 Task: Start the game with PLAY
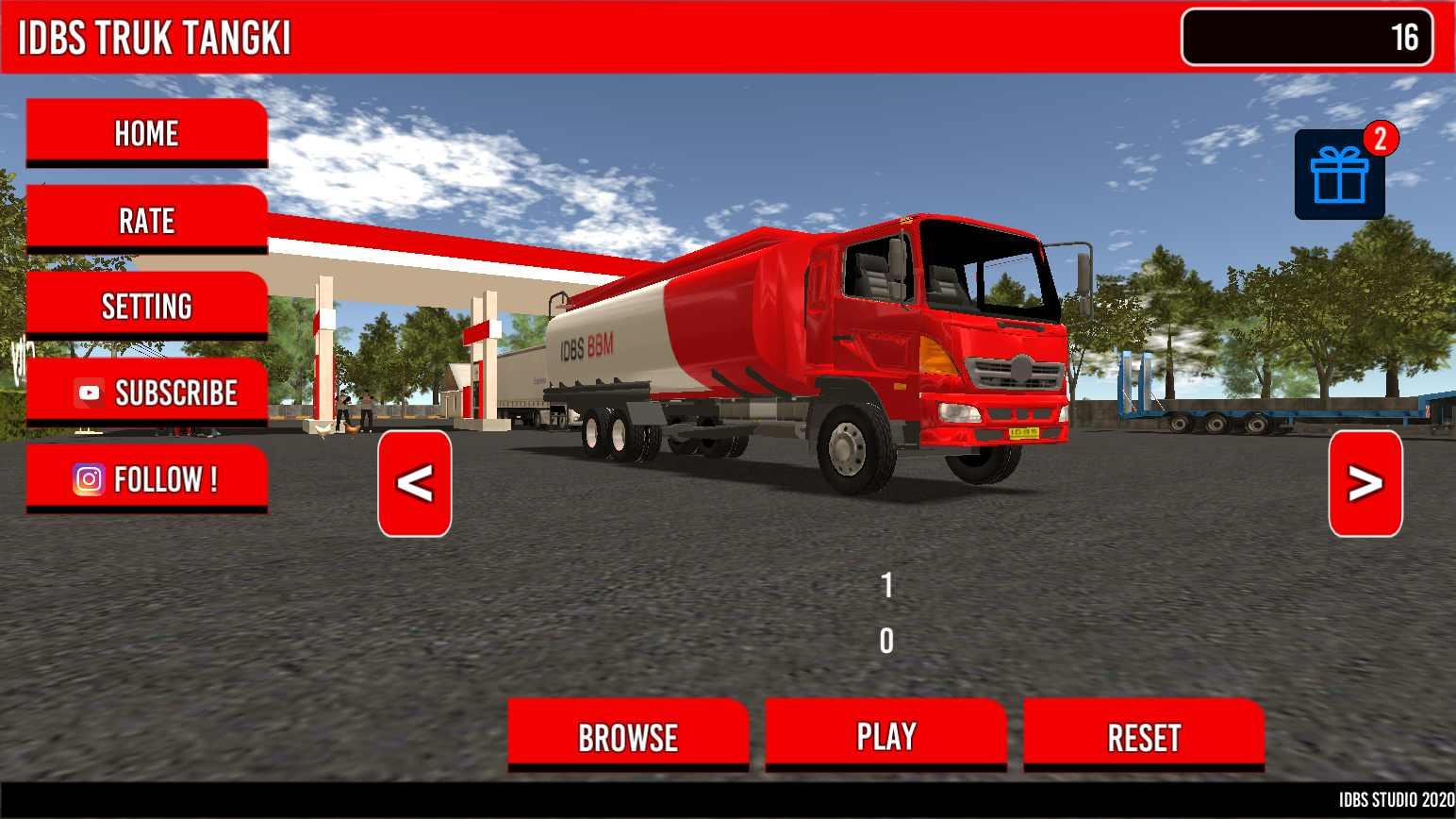[885, 735]
